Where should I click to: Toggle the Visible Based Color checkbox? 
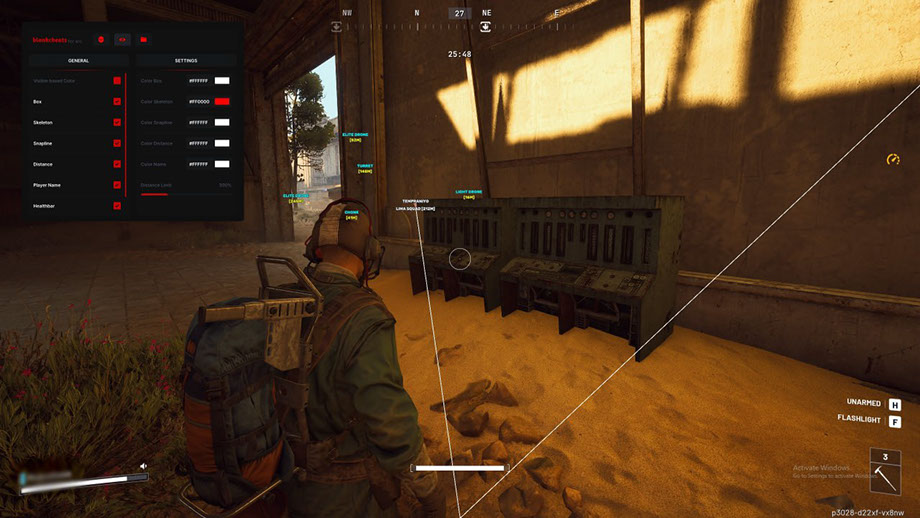pos(117,80)
